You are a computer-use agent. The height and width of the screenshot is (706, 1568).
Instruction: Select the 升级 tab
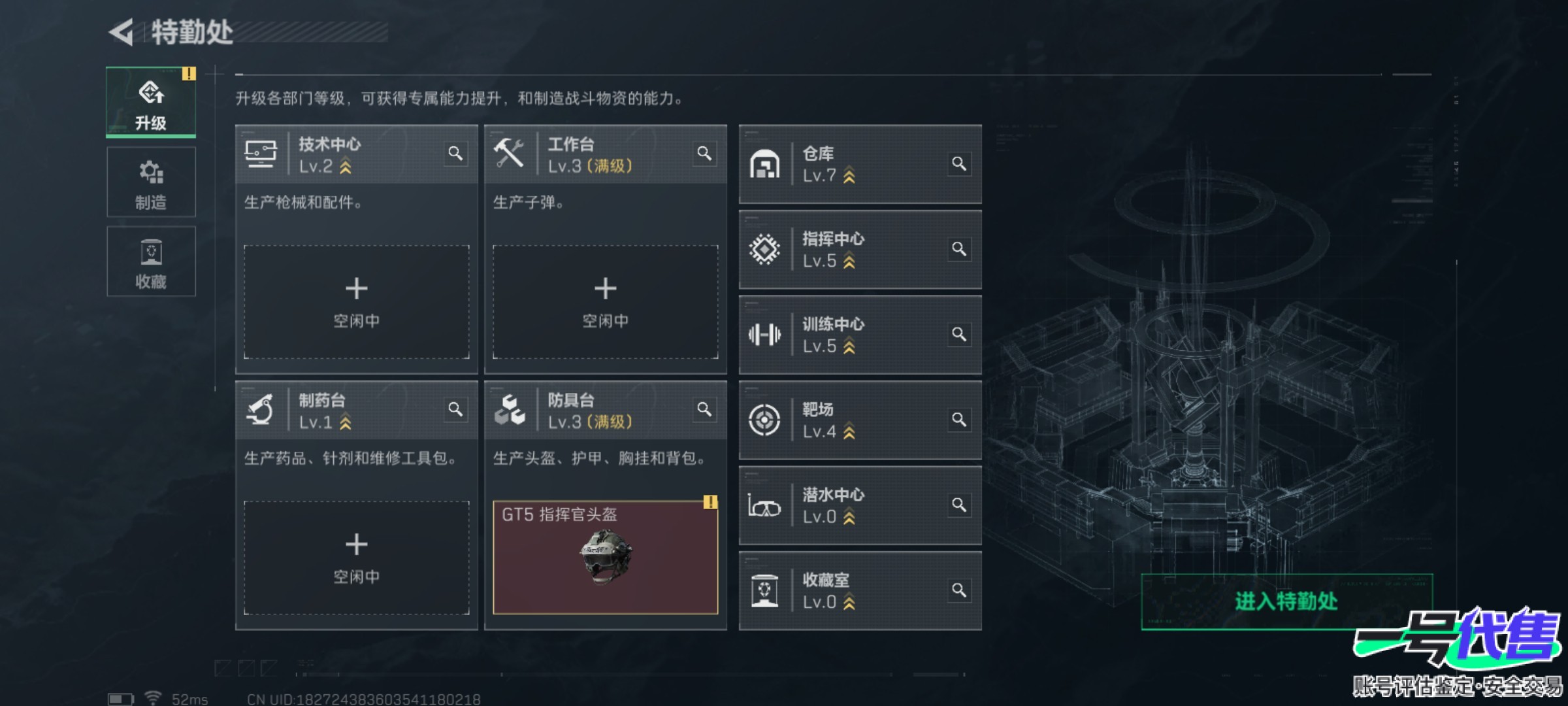(151, 103)
